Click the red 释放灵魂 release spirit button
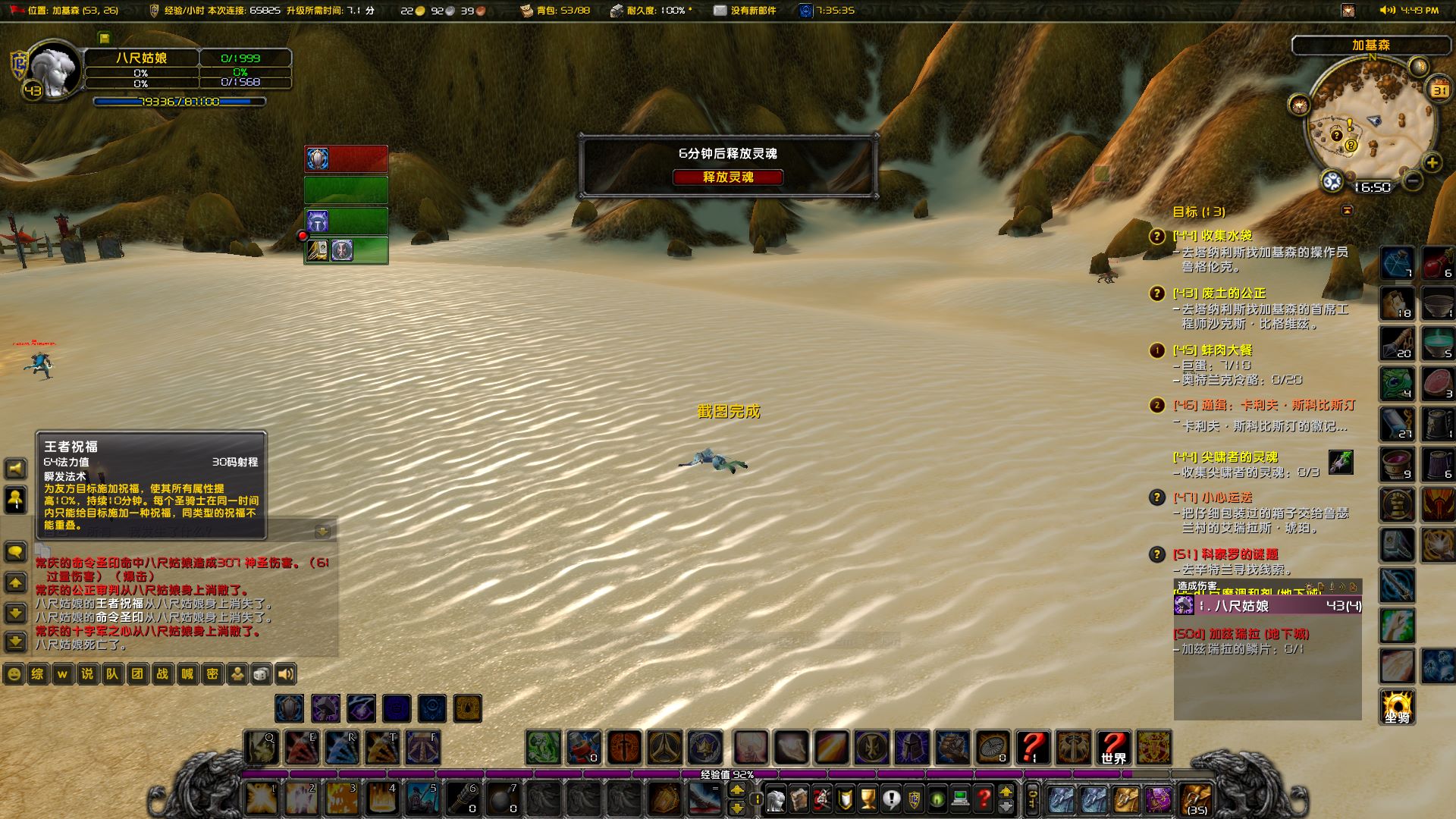 [727, 177]
